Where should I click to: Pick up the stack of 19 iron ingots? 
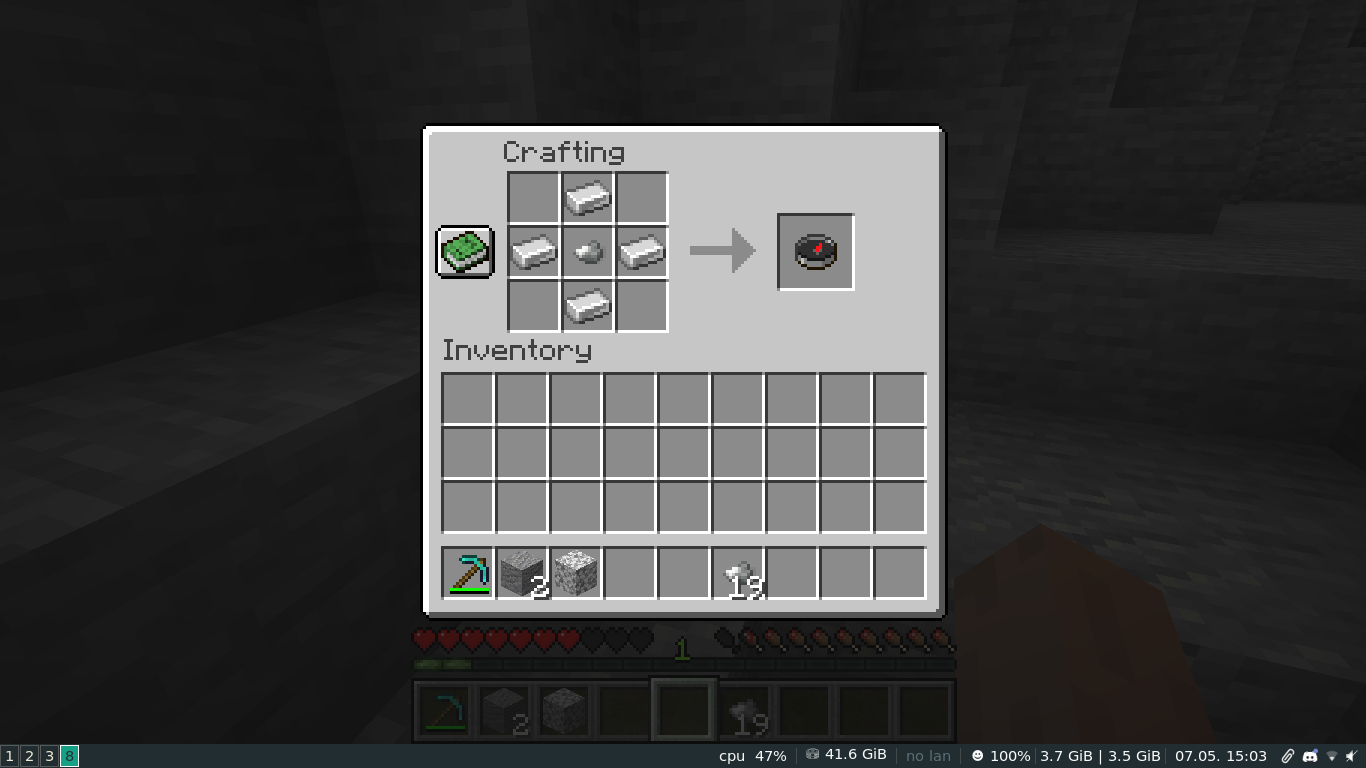click(737, 573)
